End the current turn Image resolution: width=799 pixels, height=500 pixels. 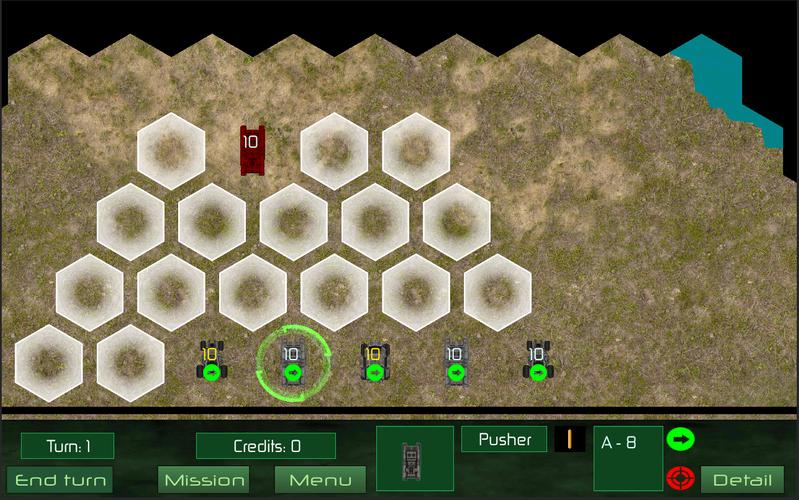(60, 480)
